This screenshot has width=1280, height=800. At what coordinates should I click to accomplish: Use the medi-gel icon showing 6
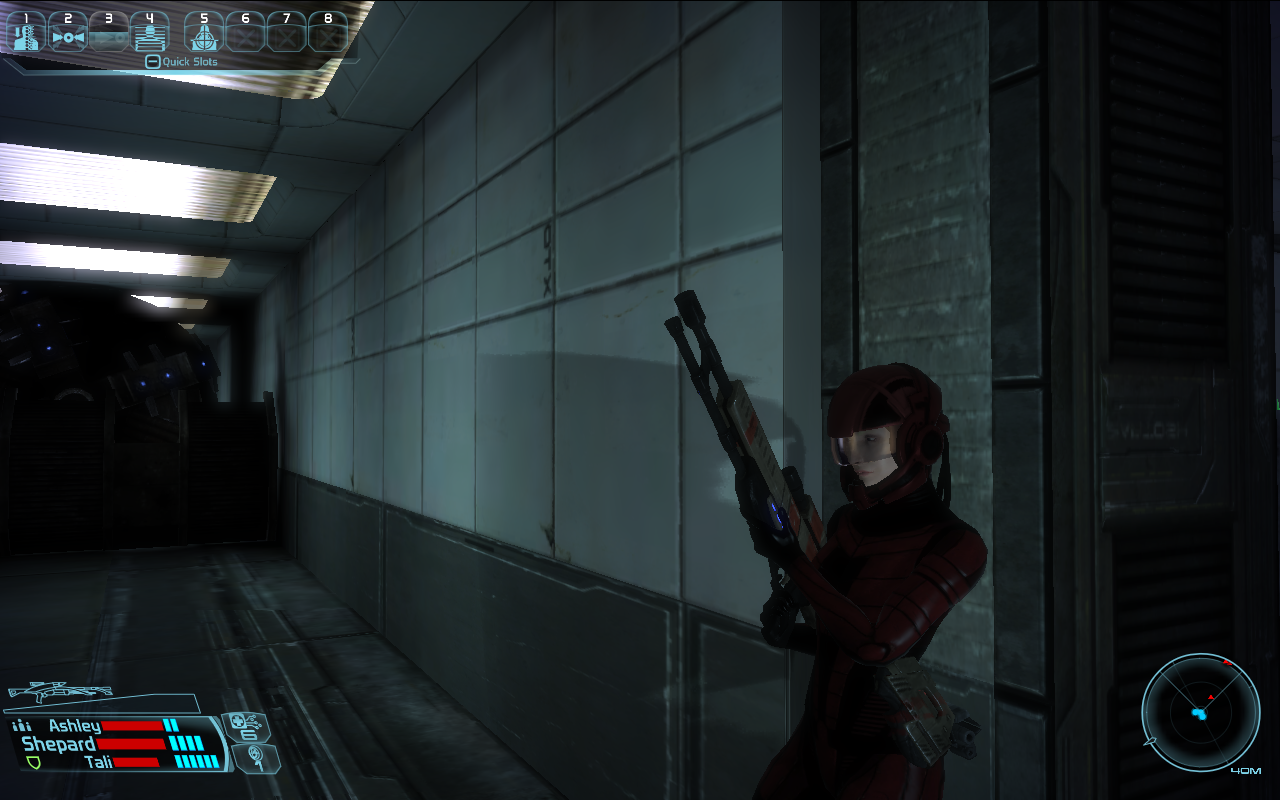(242, 727)
